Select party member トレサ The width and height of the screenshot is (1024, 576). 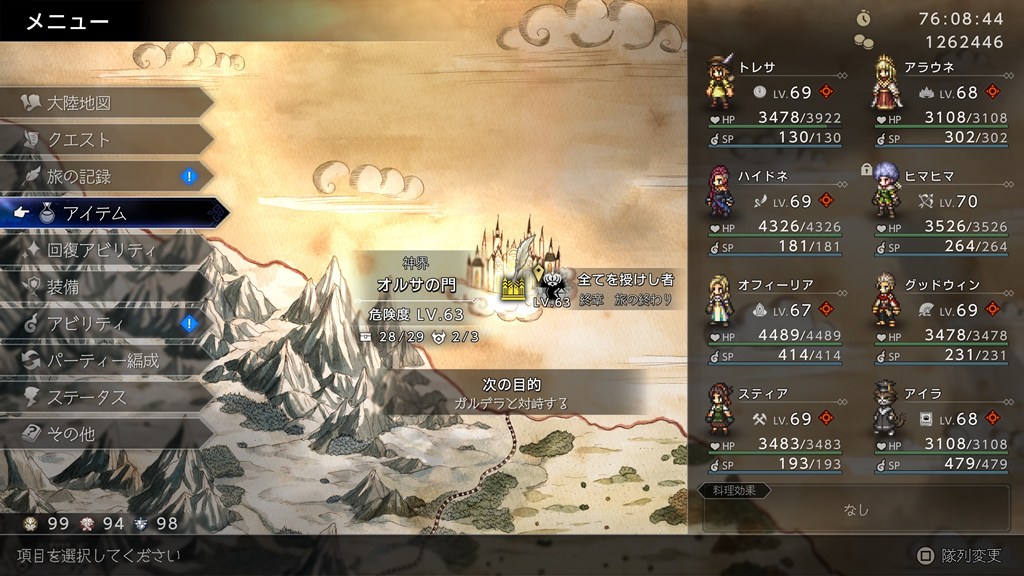tap(773, 102)
